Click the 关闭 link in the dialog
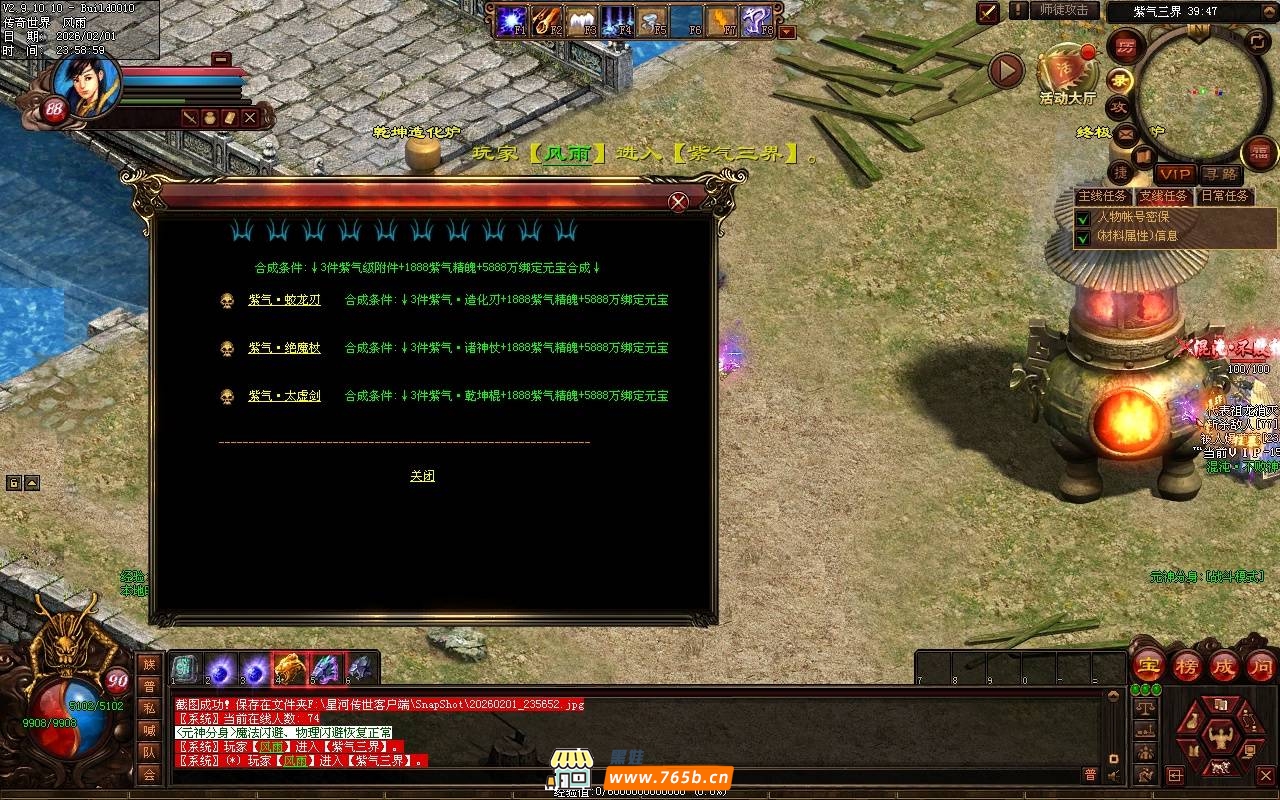Screen dimensions: 1280x800 [x=422, y=476]
